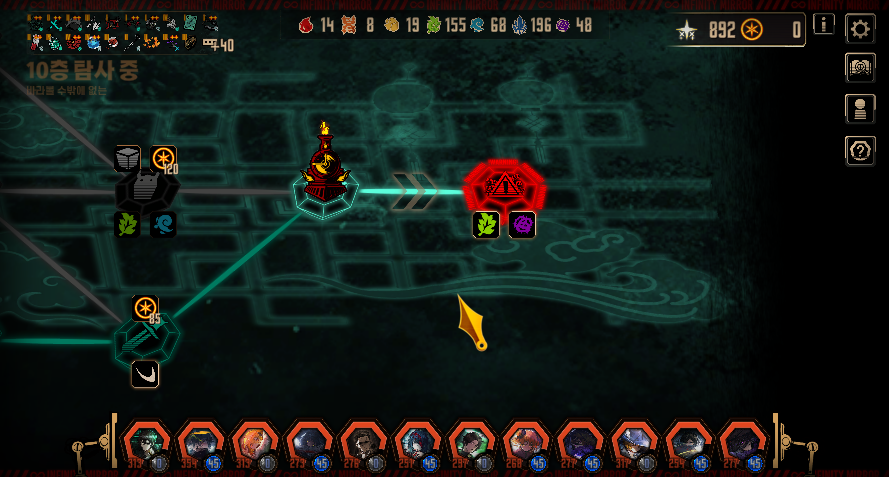
Task: Click the white crescent icon under the teal node
Action: (x=145, y=374)
